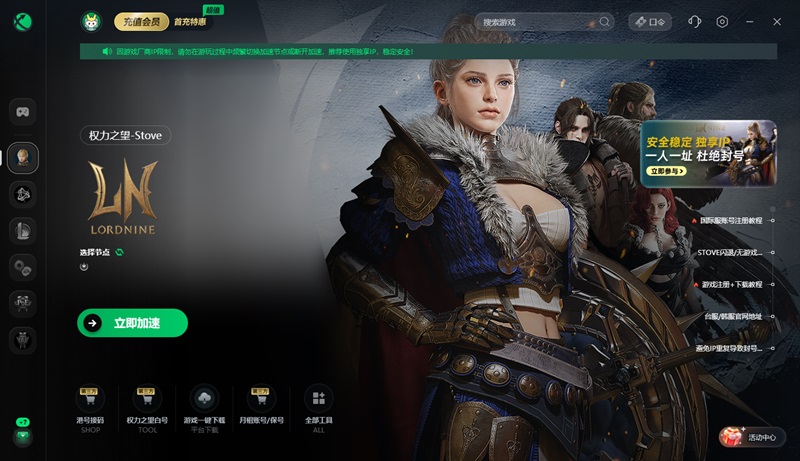Click 立即参与 on the exclusive IP banner

click(667, 172)
